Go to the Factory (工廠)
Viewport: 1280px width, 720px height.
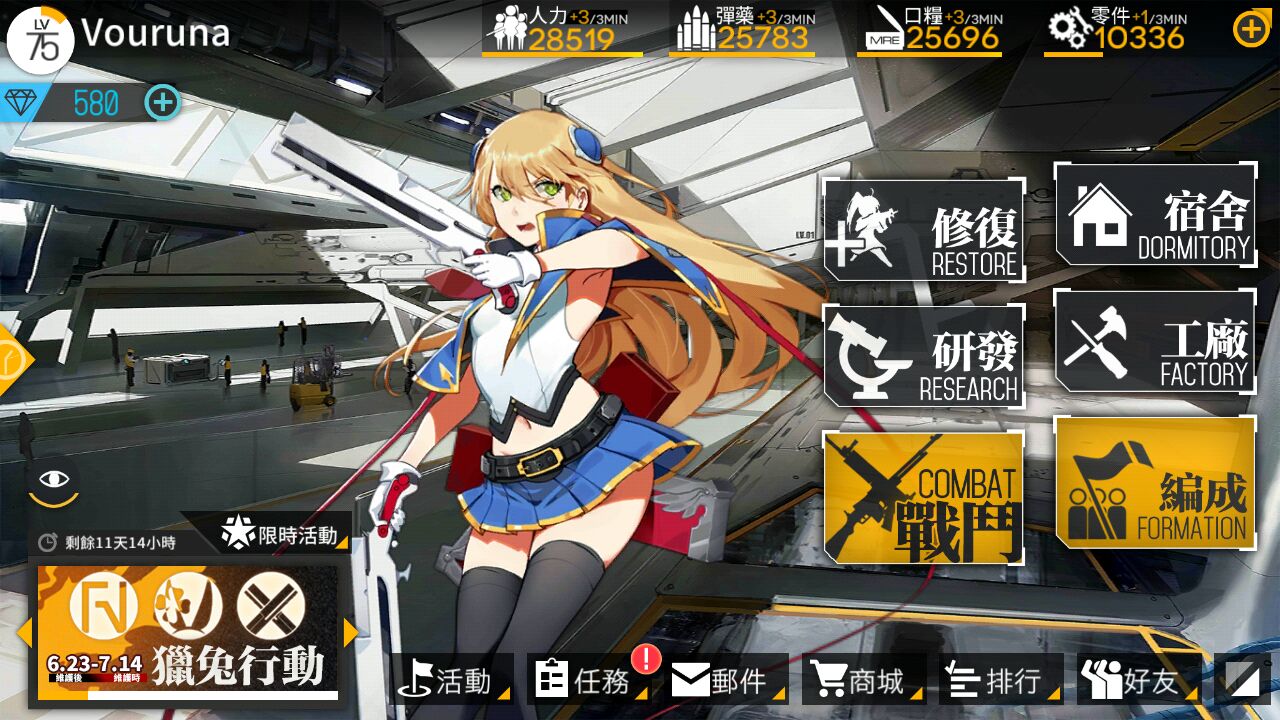tap(1155, 341)
